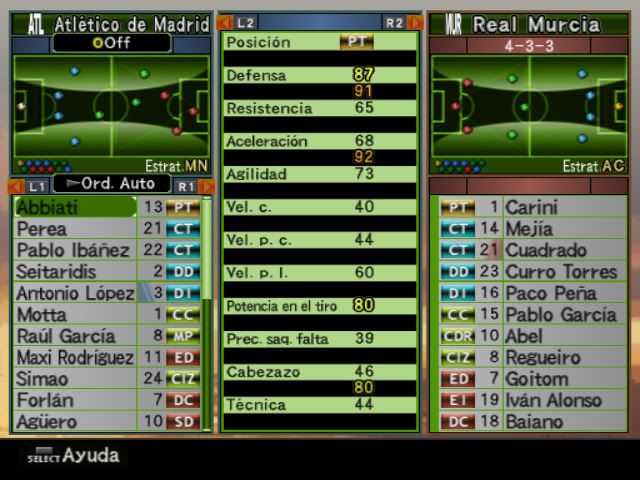Pick Maxi Rodríguez in the lineup
This screenshot has width=640, height=480.
(75, 357)
